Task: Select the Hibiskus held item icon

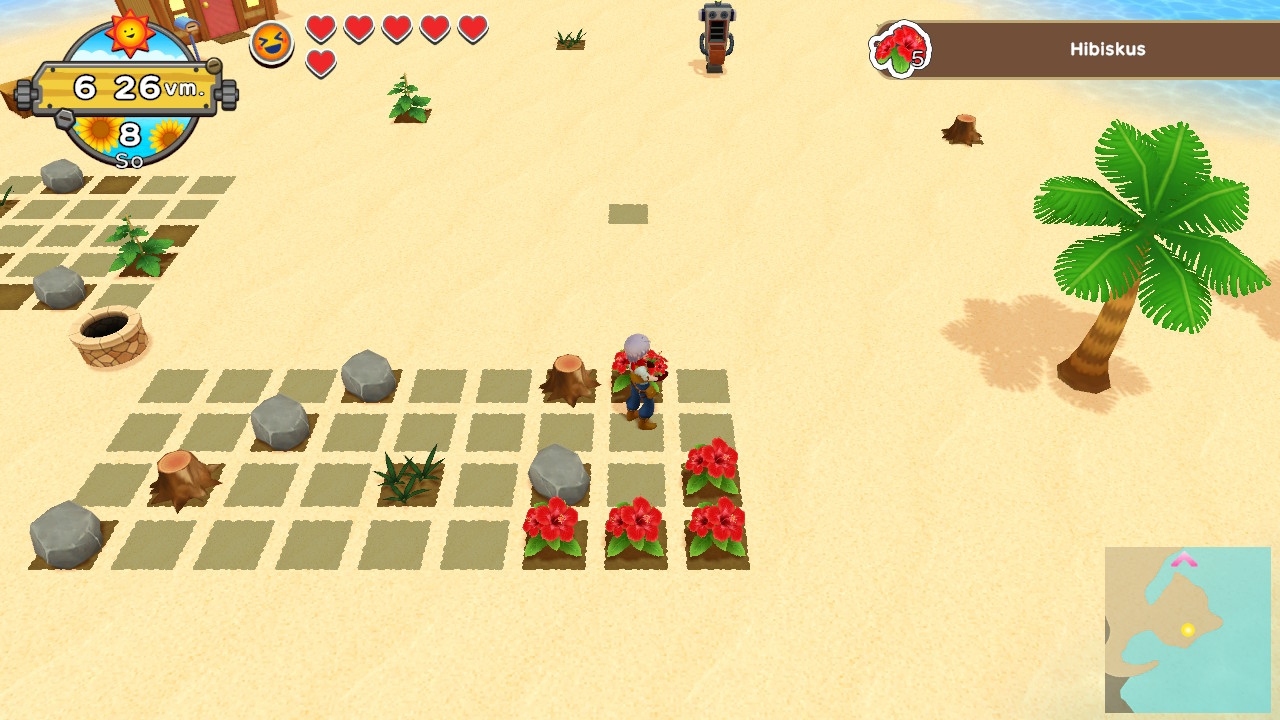Action: (900, 49)
